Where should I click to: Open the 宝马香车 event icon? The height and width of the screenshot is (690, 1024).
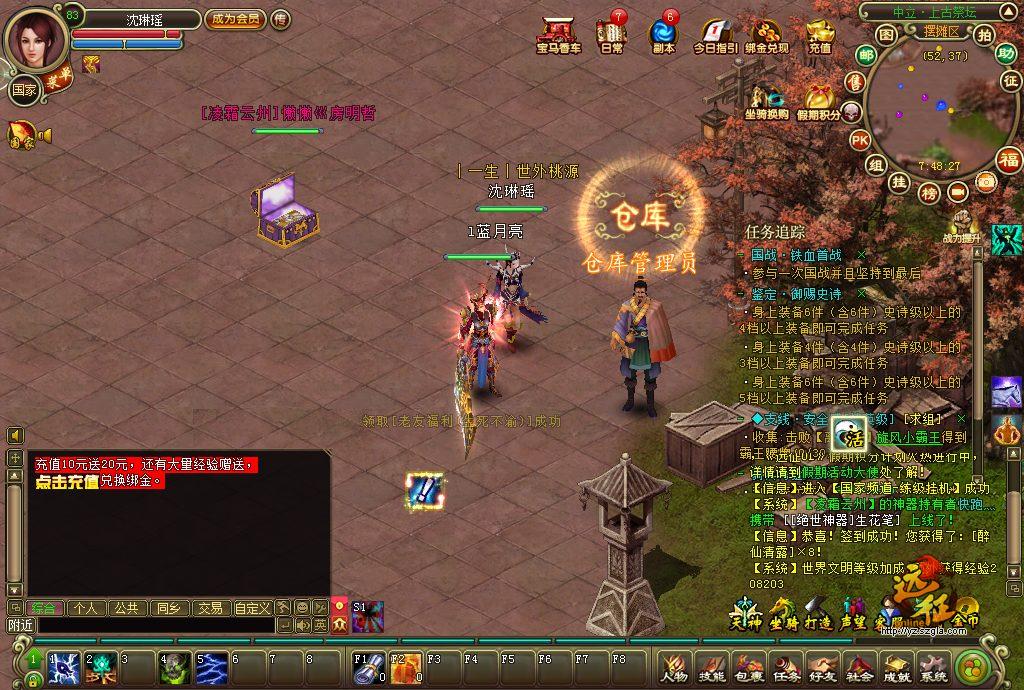pos(558,34)
